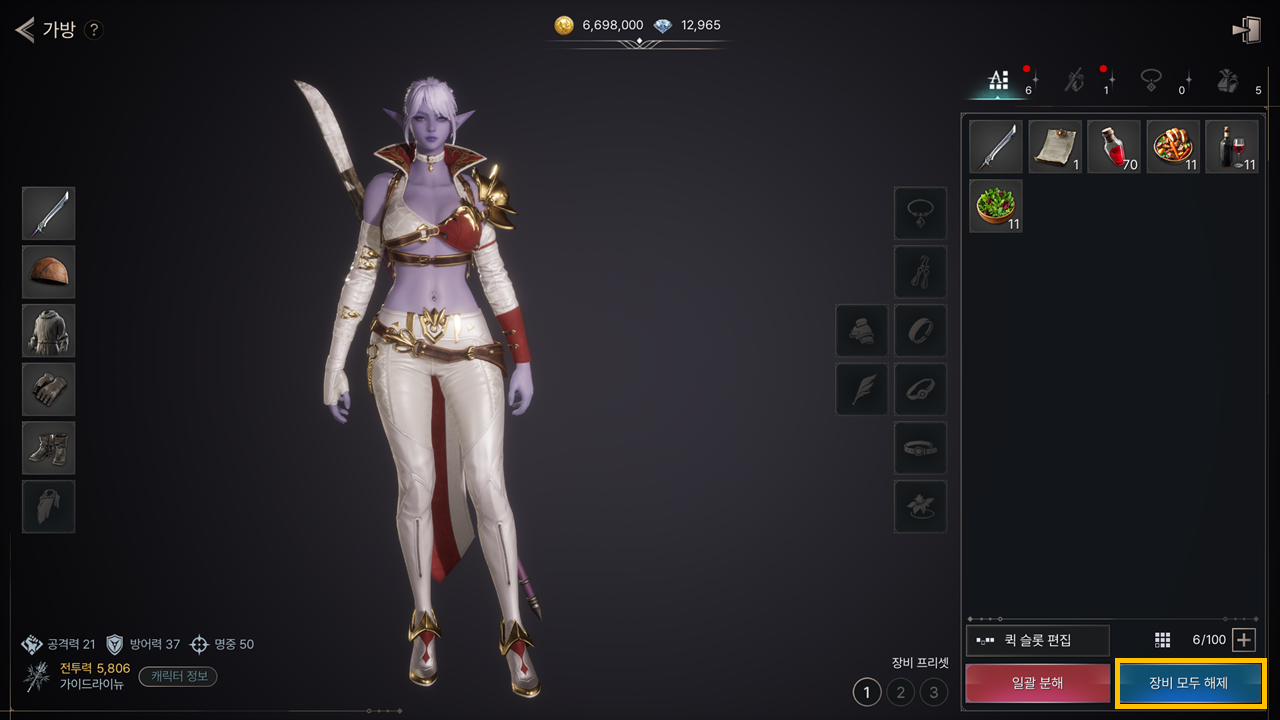Choose 일괄 분해 to dismantle items

pos(1037,683)
